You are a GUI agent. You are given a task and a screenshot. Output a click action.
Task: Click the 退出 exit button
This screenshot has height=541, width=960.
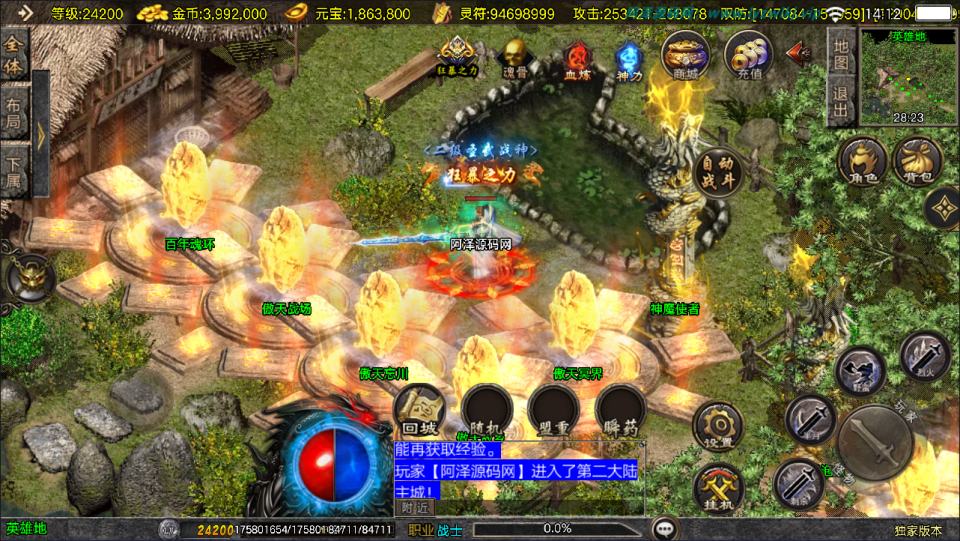click(x=841, y=102)
